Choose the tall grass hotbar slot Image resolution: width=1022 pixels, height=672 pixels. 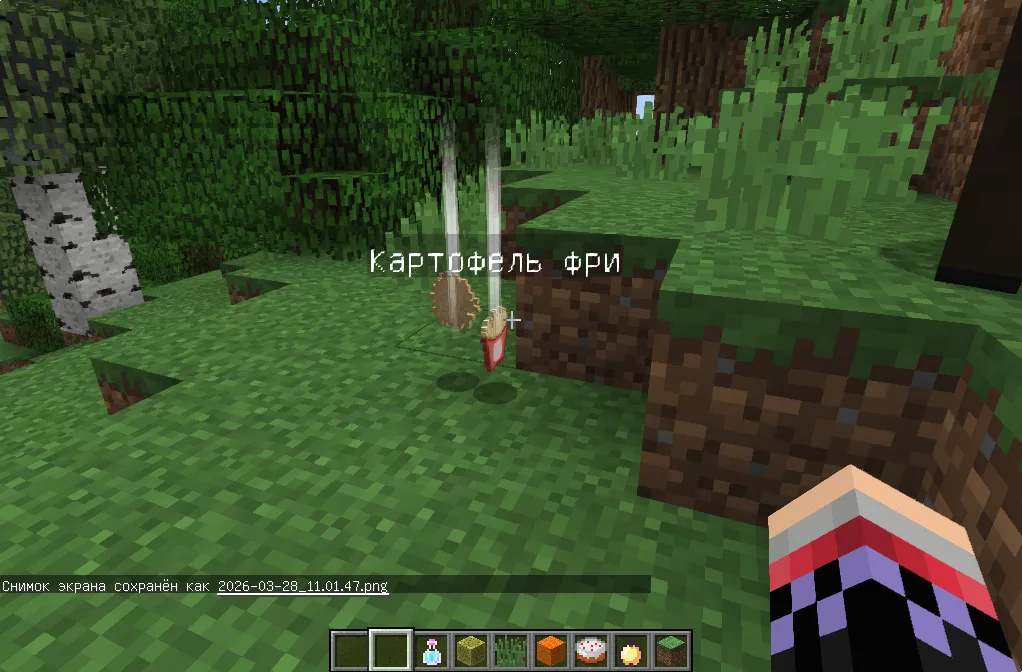pos(510,651)
